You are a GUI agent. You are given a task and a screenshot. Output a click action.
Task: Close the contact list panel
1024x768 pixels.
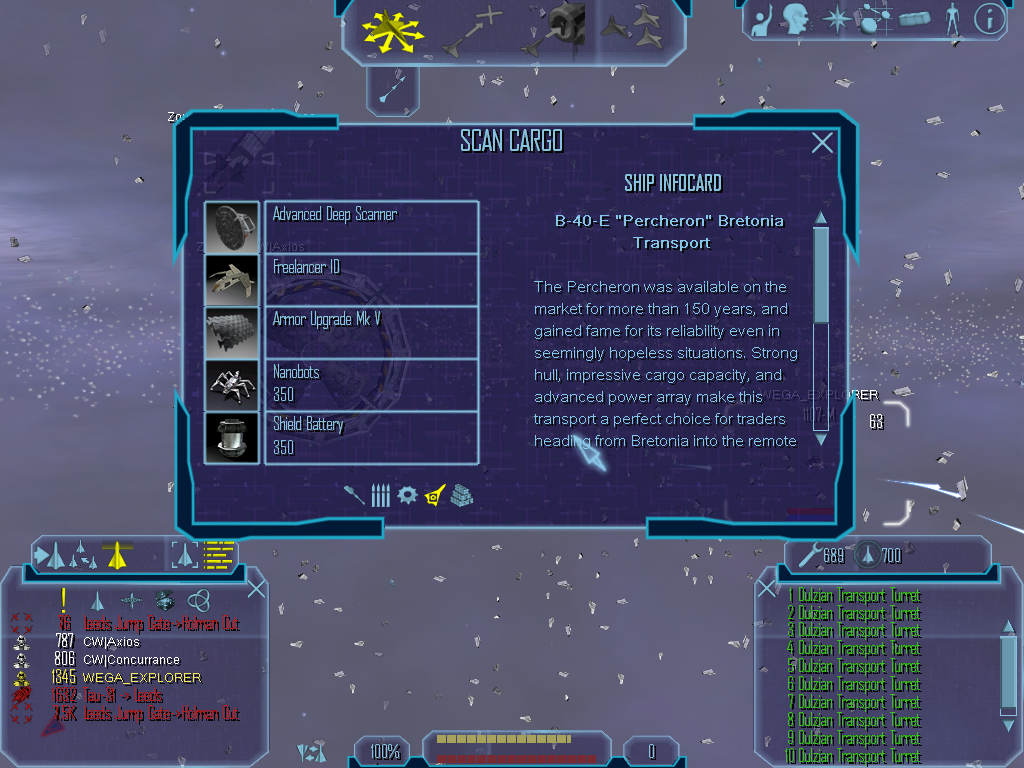pyautogui.click(x=256, y=588)
